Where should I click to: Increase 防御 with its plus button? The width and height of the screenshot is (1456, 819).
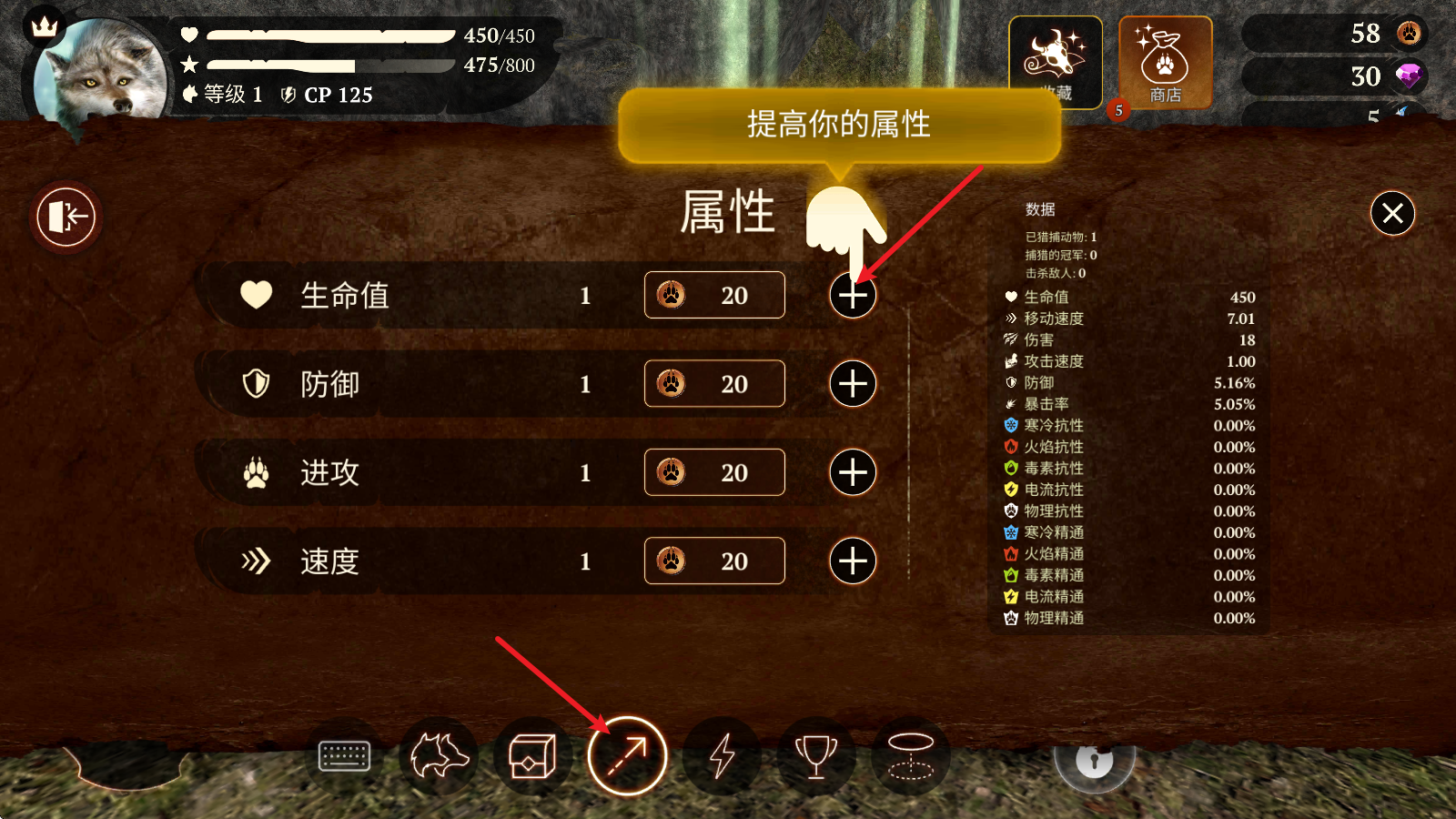(x=853, y=383)
